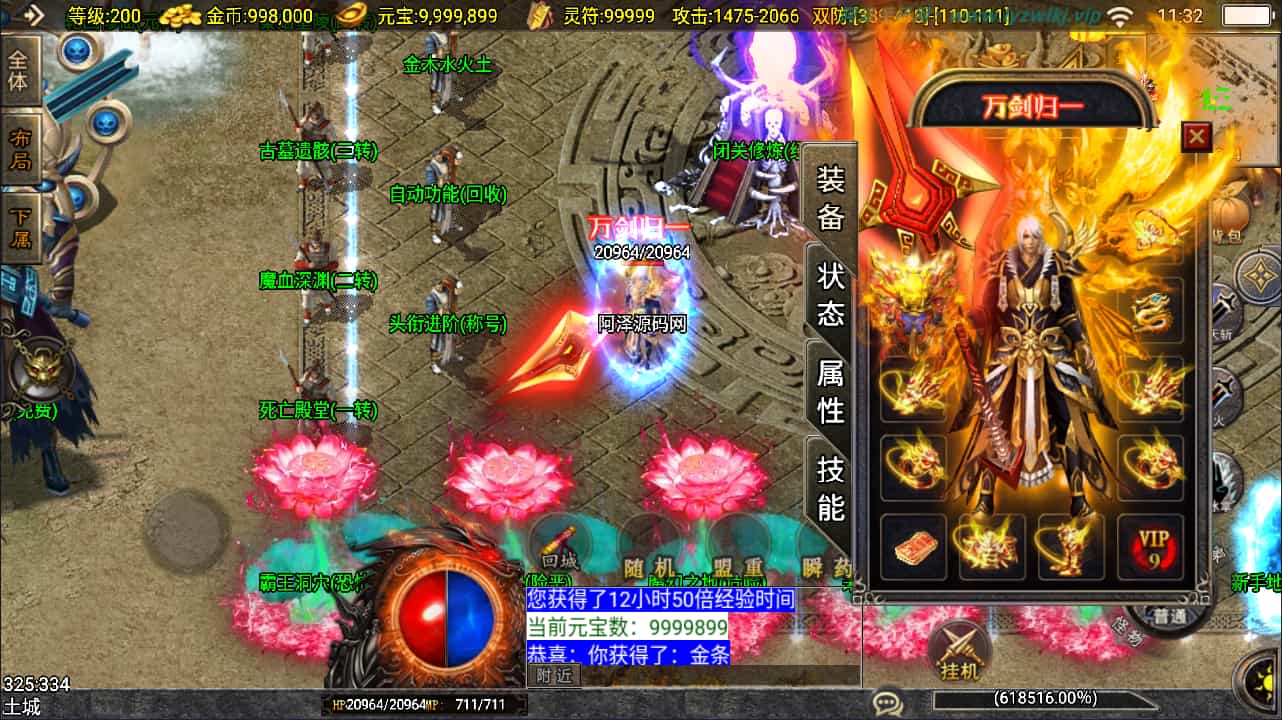The image size is (1282, 720).
Task: Open the 布局 layout tab
Action: click(x=20, y=148)
